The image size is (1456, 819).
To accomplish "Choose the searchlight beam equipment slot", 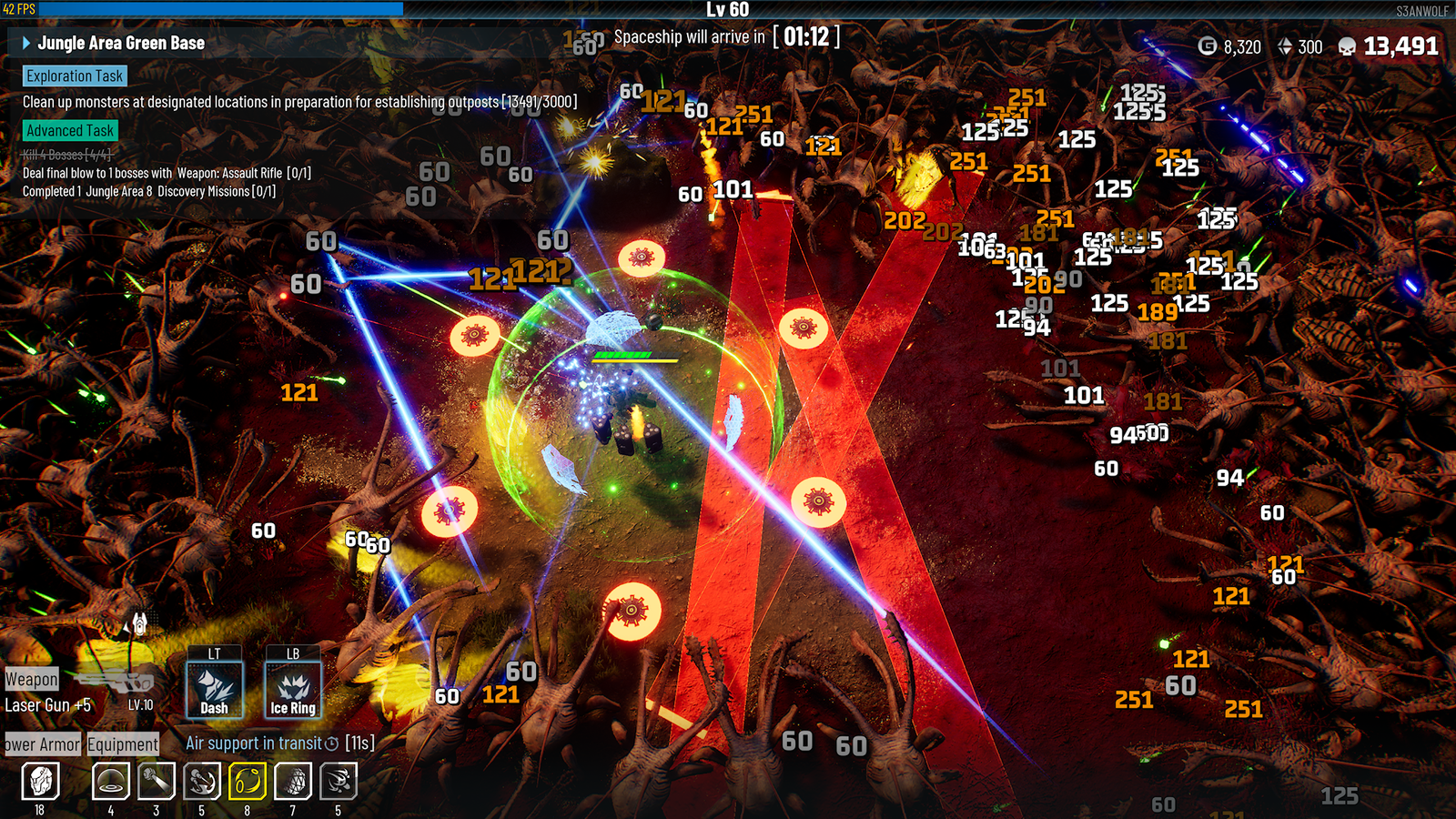I will tap(157, 781).
